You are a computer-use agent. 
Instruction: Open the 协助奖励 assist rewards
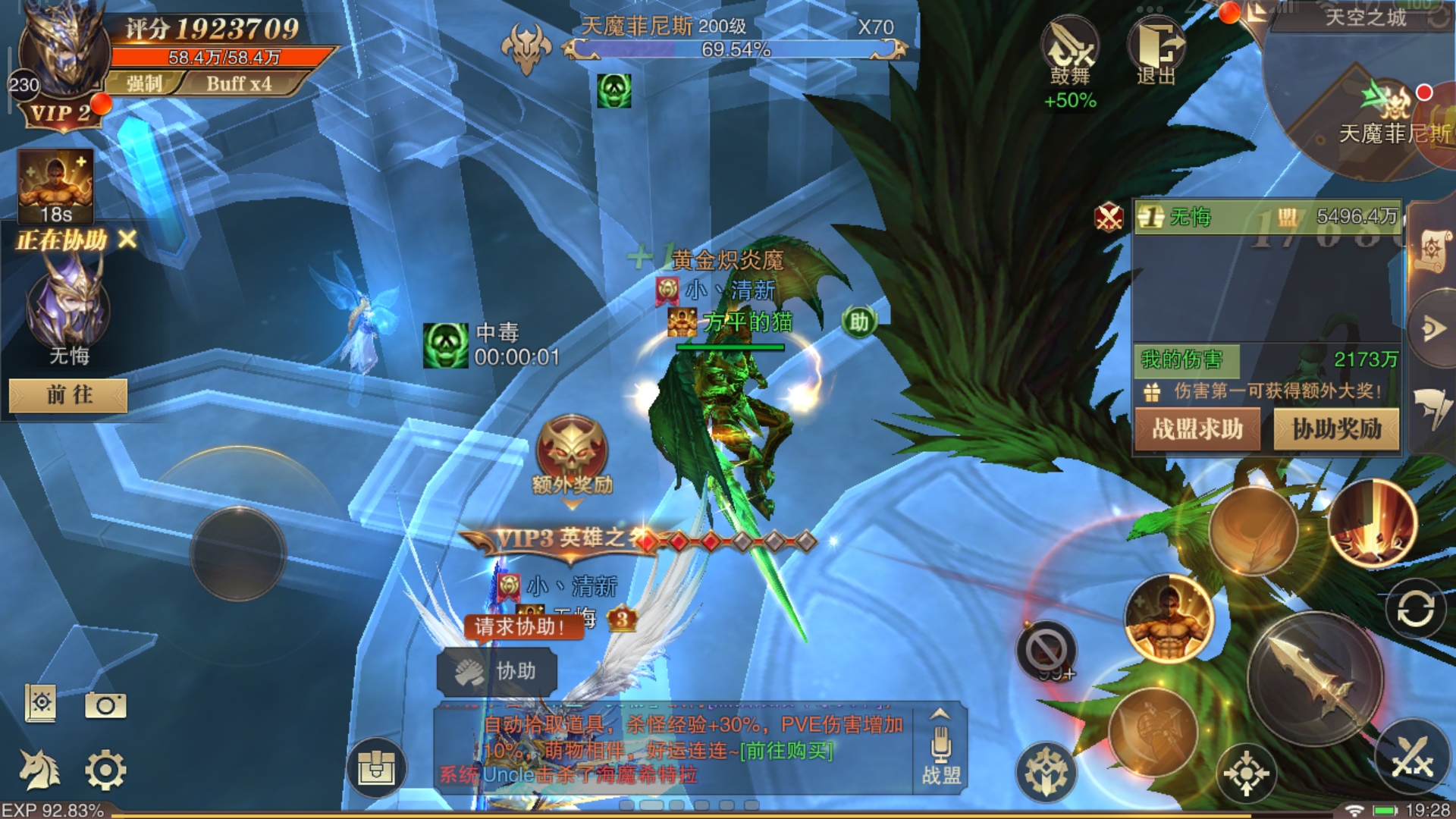1336,429
